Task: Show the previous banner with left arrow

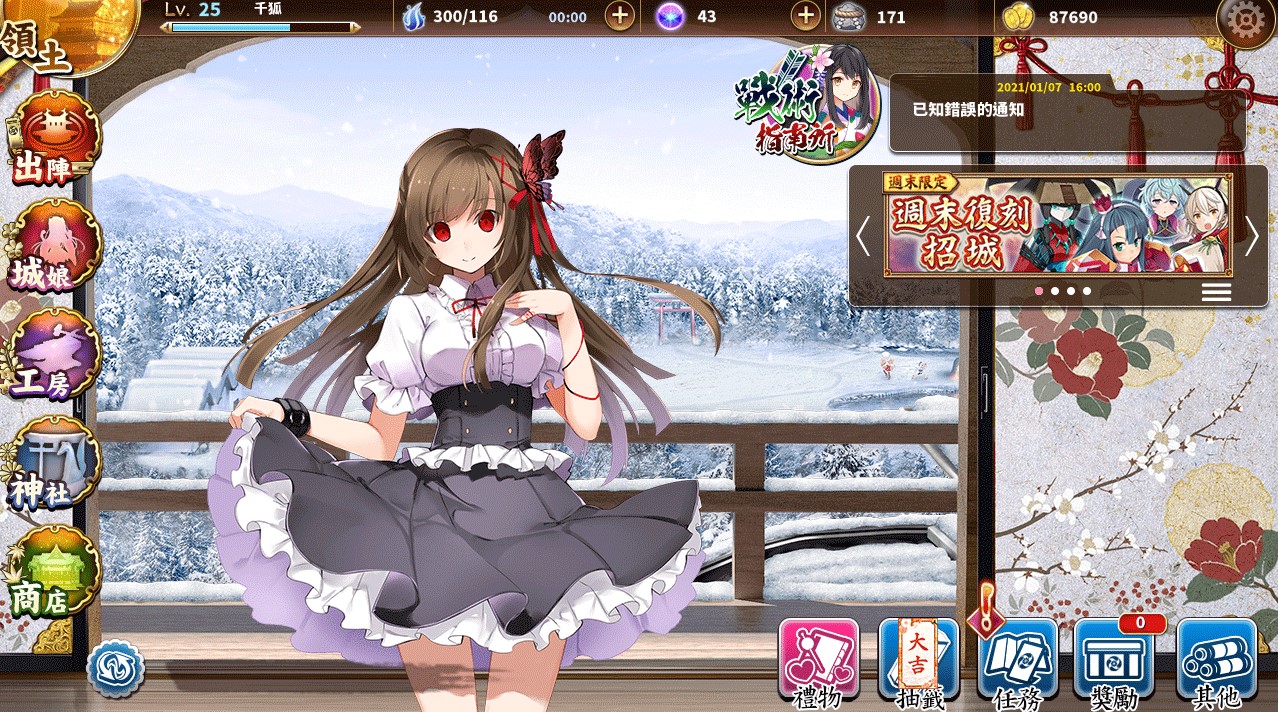Action: pos(863,236)
